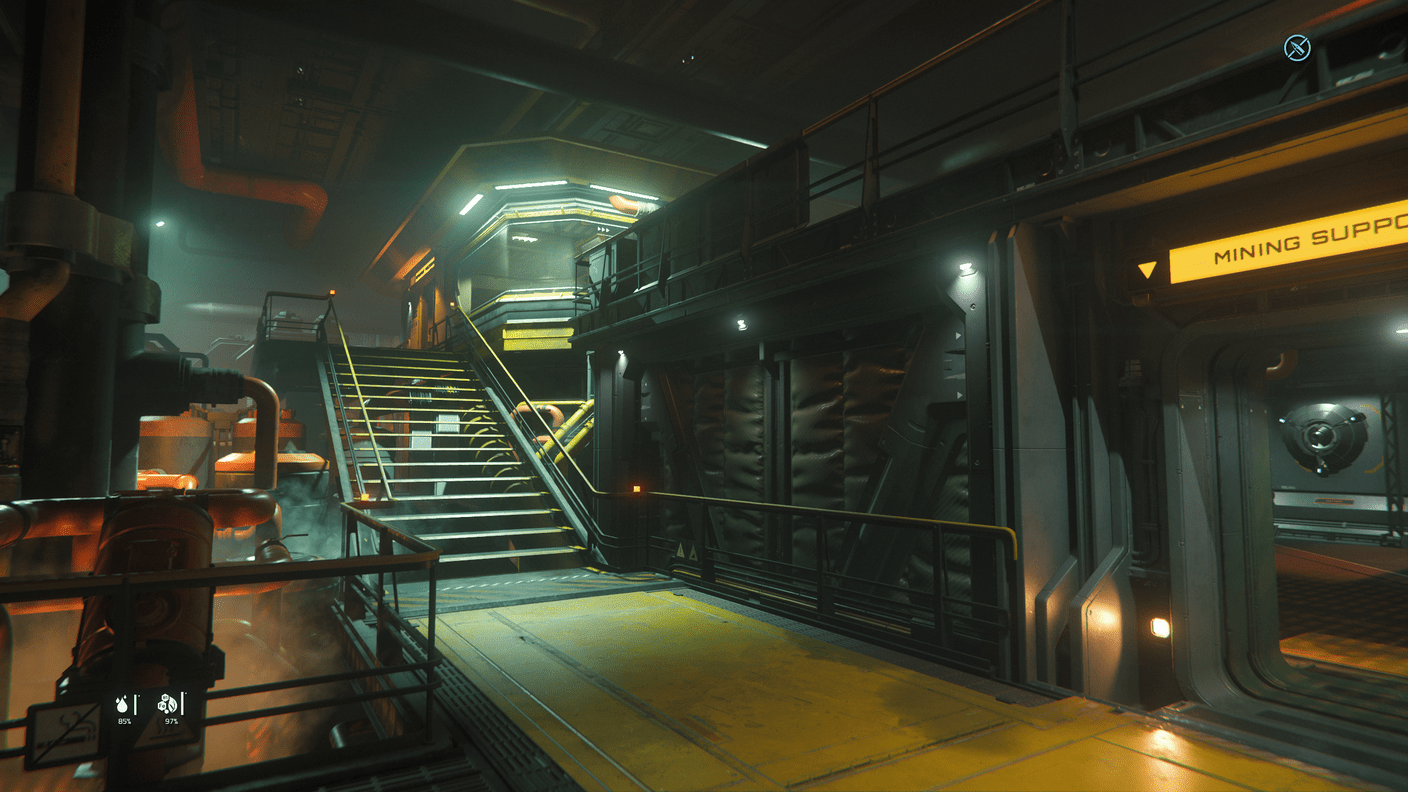Viewport: 1408px width, 792px height.
Task: Click the hydration level bar next to 85%
Action: point(137,703)
